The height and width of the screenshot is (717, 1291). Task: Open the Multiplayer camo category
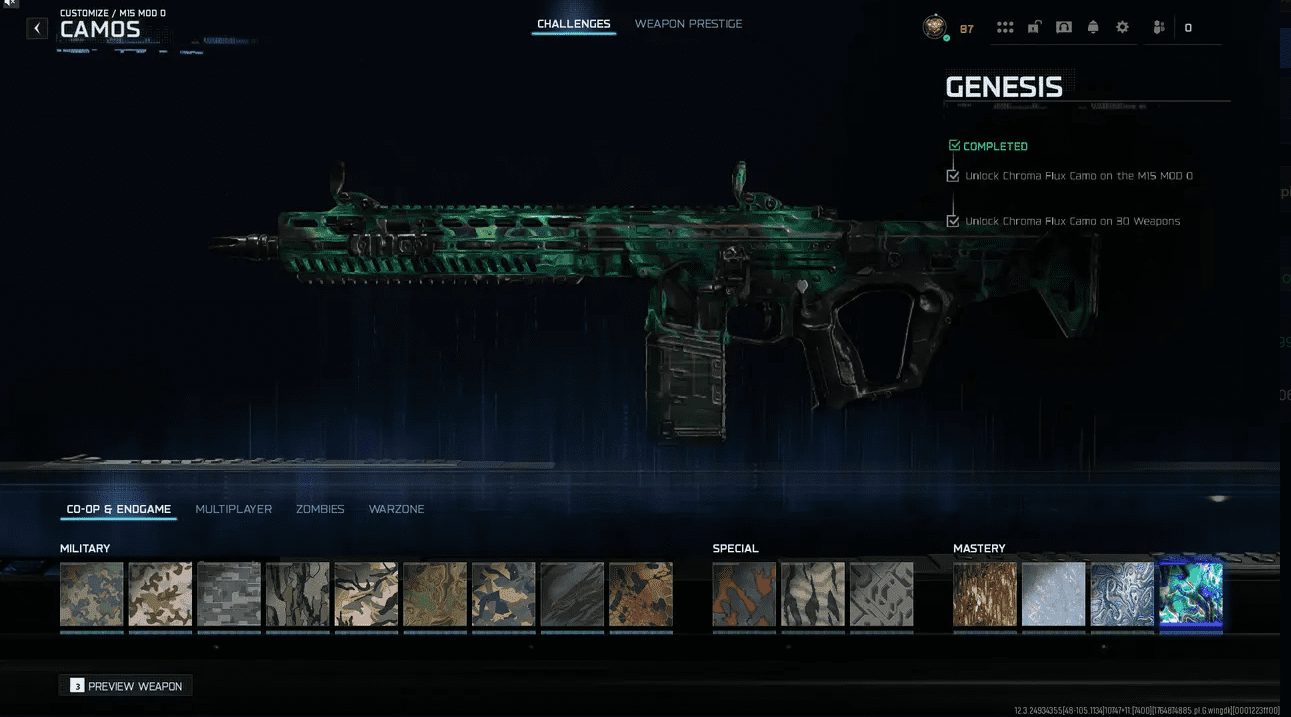coord(233,509)
